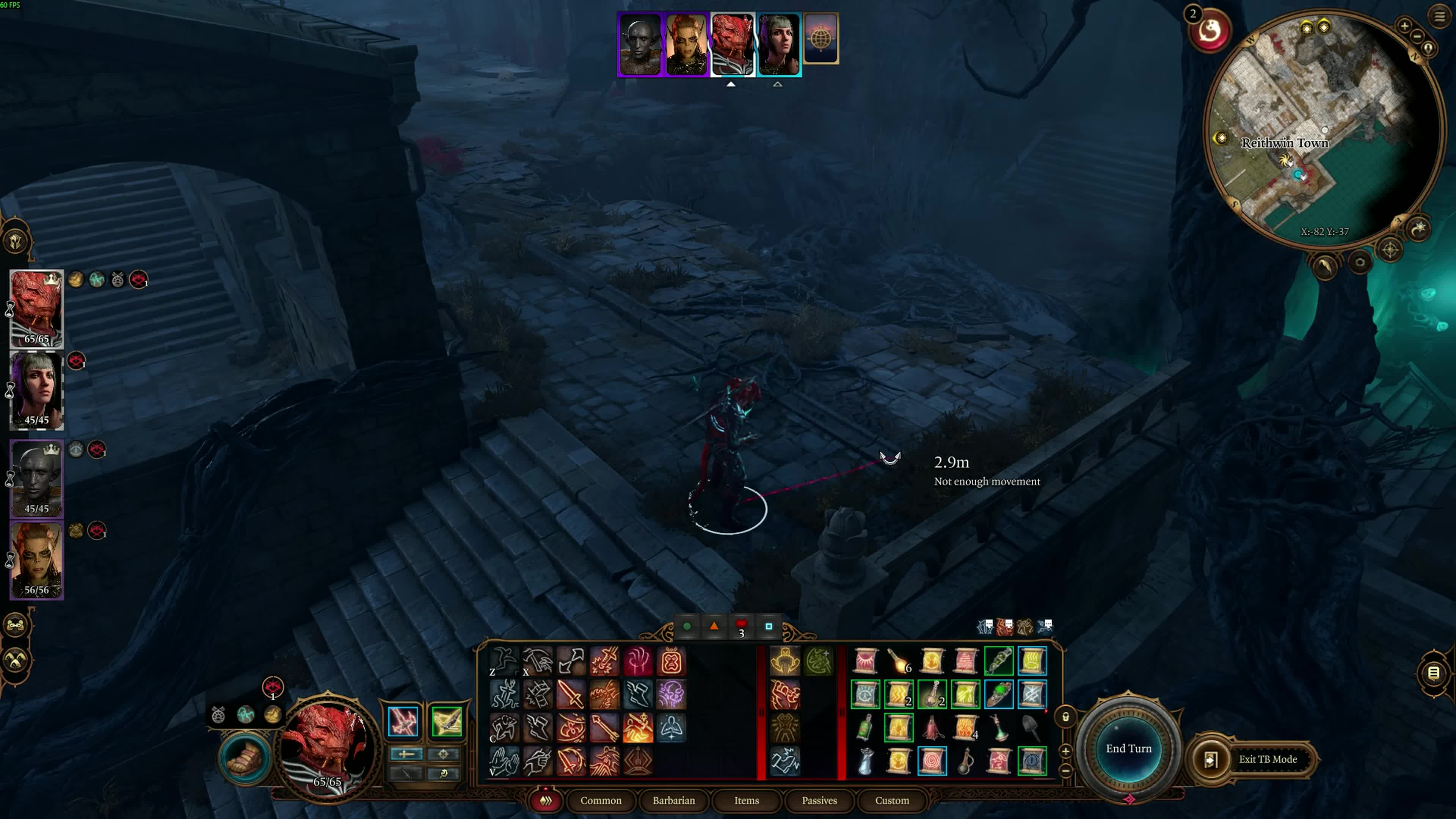1456x819 pixels.
Task: Activate the Dash ability with winged boot icon
Action: 639,695
